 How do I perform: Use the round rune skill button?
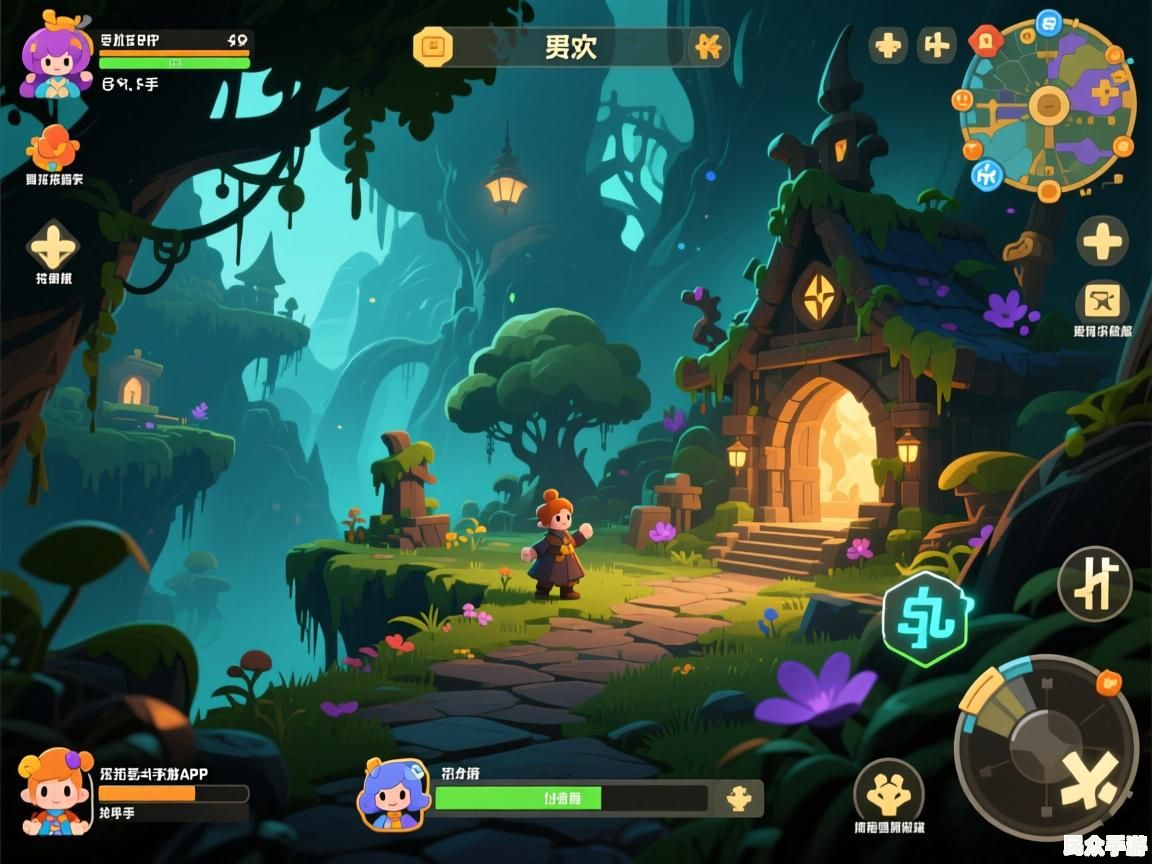tap(1094, 584)
